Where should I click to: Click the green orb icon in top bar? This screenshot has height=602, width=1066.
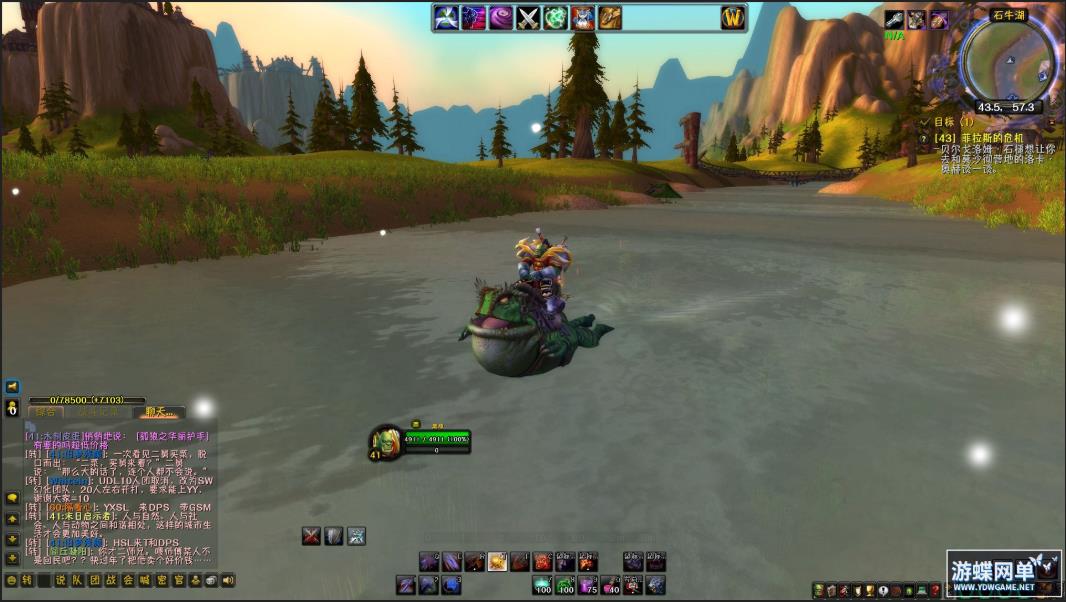(556, 17)
